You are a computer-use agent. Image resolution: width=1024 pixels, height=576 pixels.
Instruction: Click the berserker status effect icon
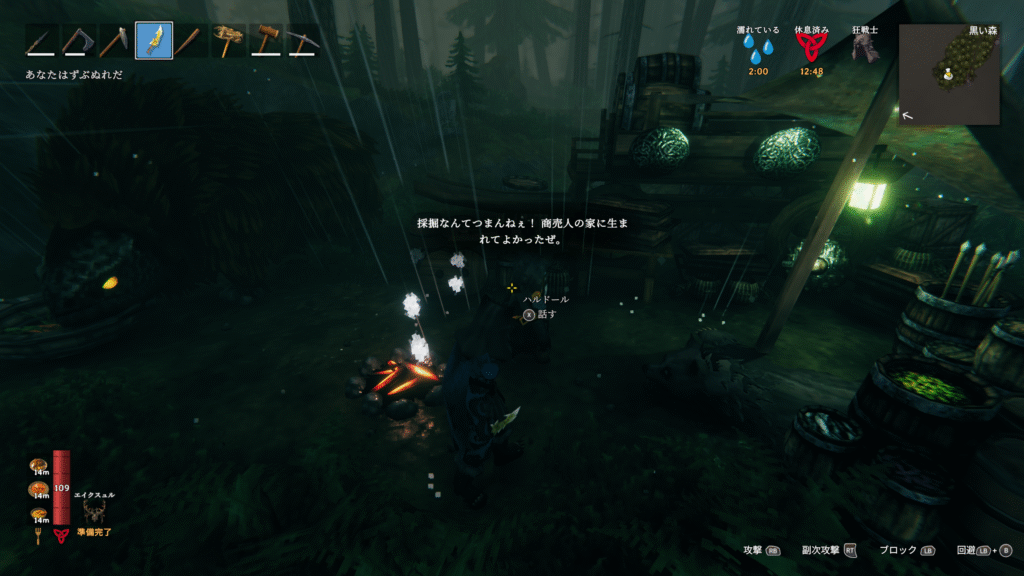tap(864, 50)
